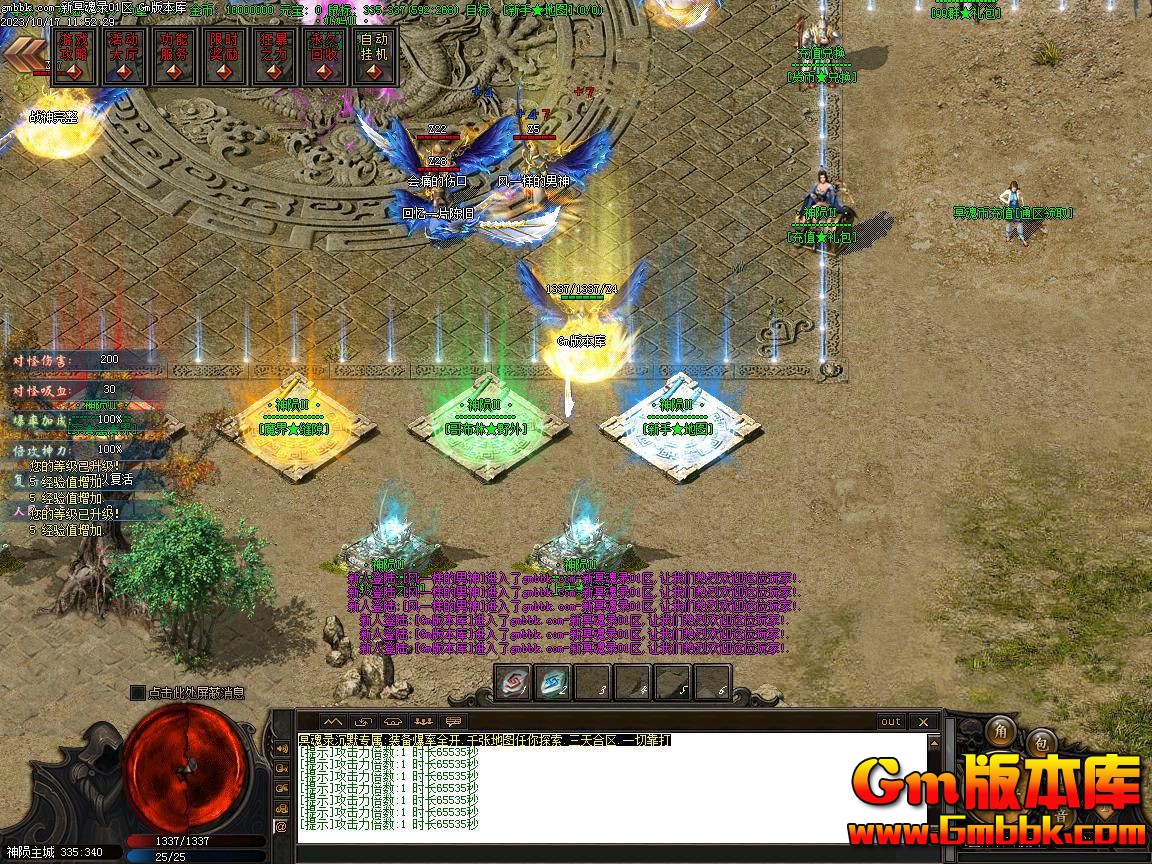This screenshot has width=1152, height=864.
Task: Activate the 狂暴之力 berserk power button
Action: pos(272,56)
